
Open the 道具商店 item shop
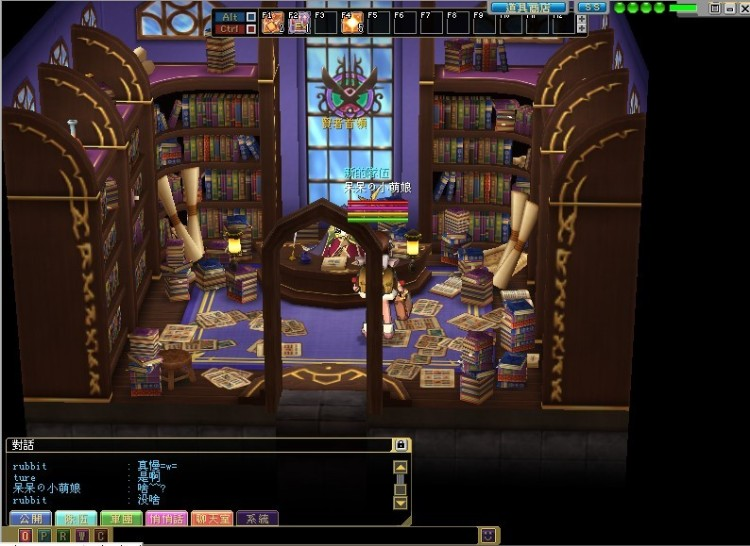[x=517, y=7]
